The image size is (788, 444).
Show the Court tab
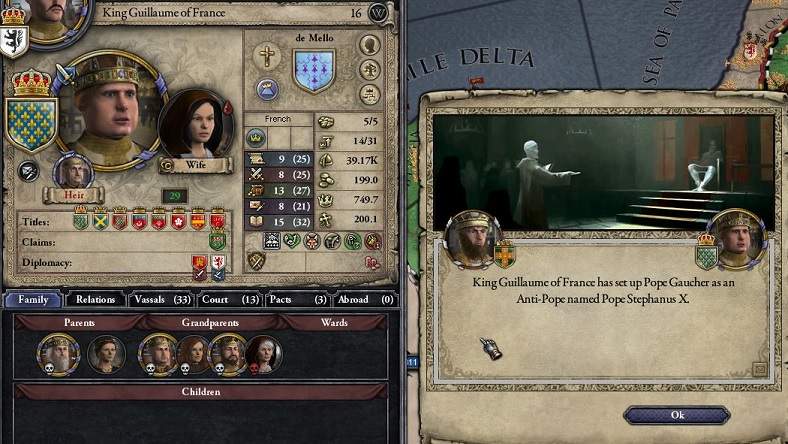[228, 299]
